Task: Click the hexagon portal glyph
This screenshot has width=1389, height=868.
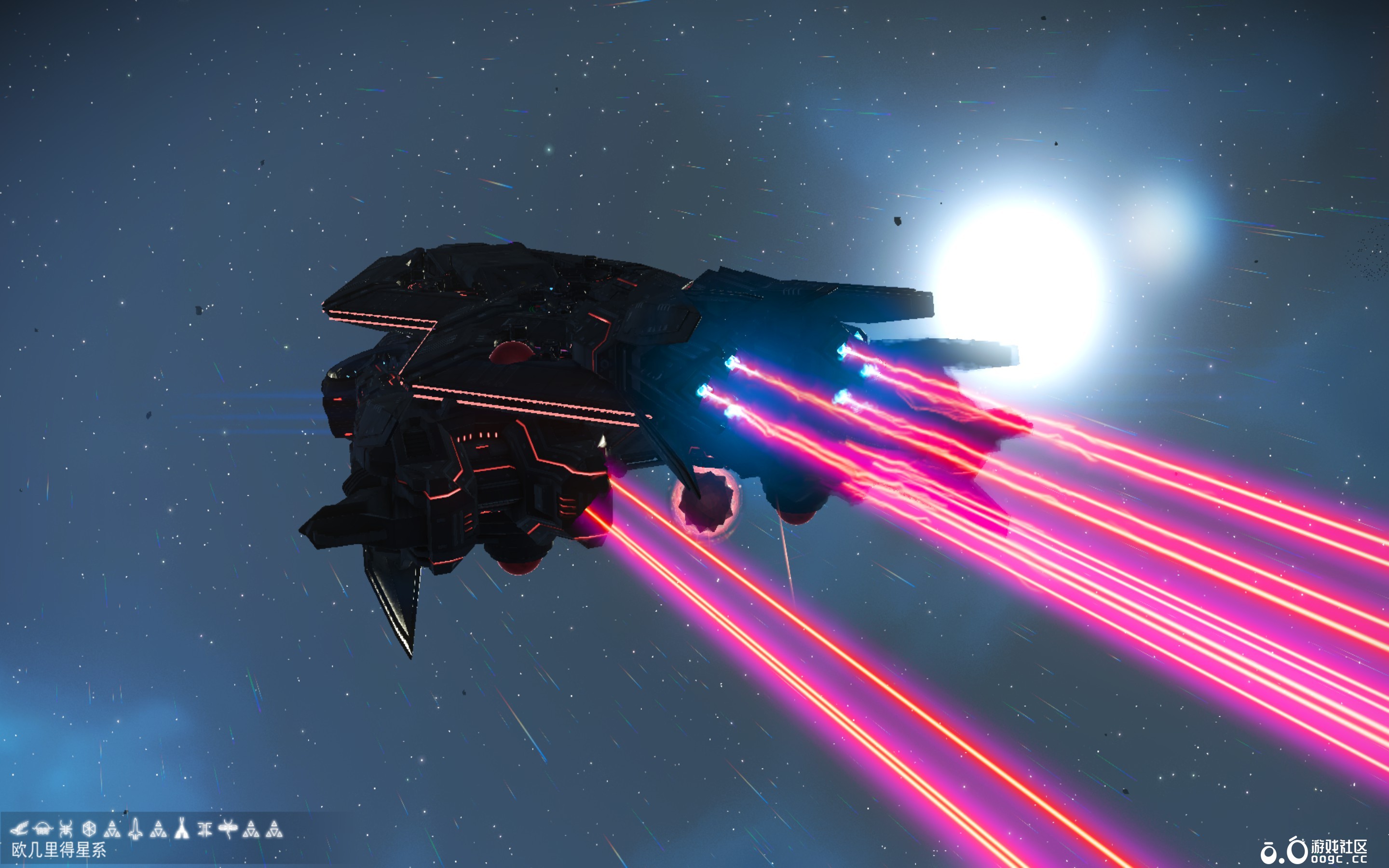Action: pyautogui.click(x=88, y=828)
